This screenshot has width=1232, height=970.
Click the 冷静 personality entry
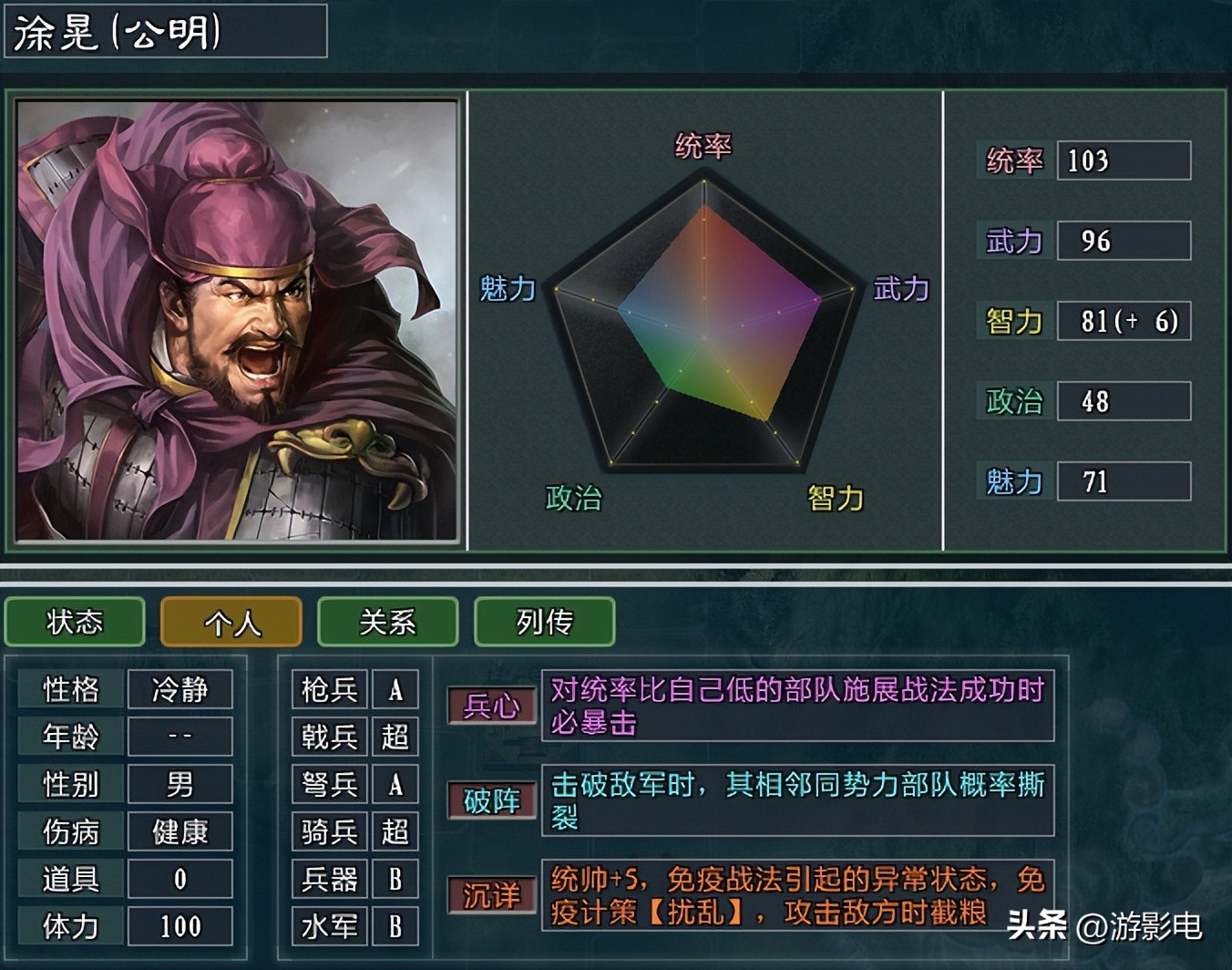(180, 689)
